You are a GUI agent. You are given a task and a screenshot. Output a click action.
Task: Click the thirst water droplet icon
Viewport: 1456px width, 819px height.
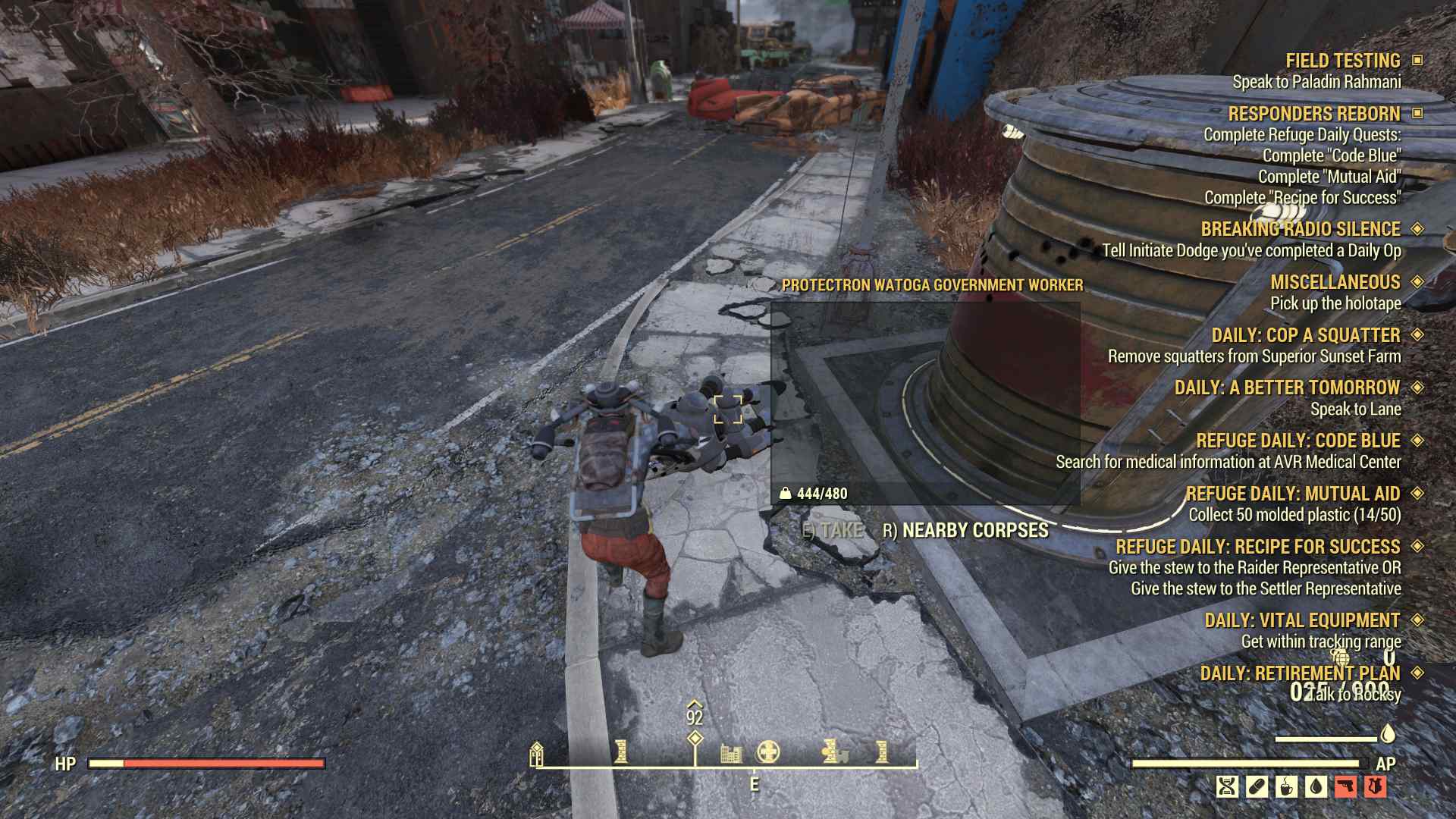pyautogui.click(x=1315, y=787)
